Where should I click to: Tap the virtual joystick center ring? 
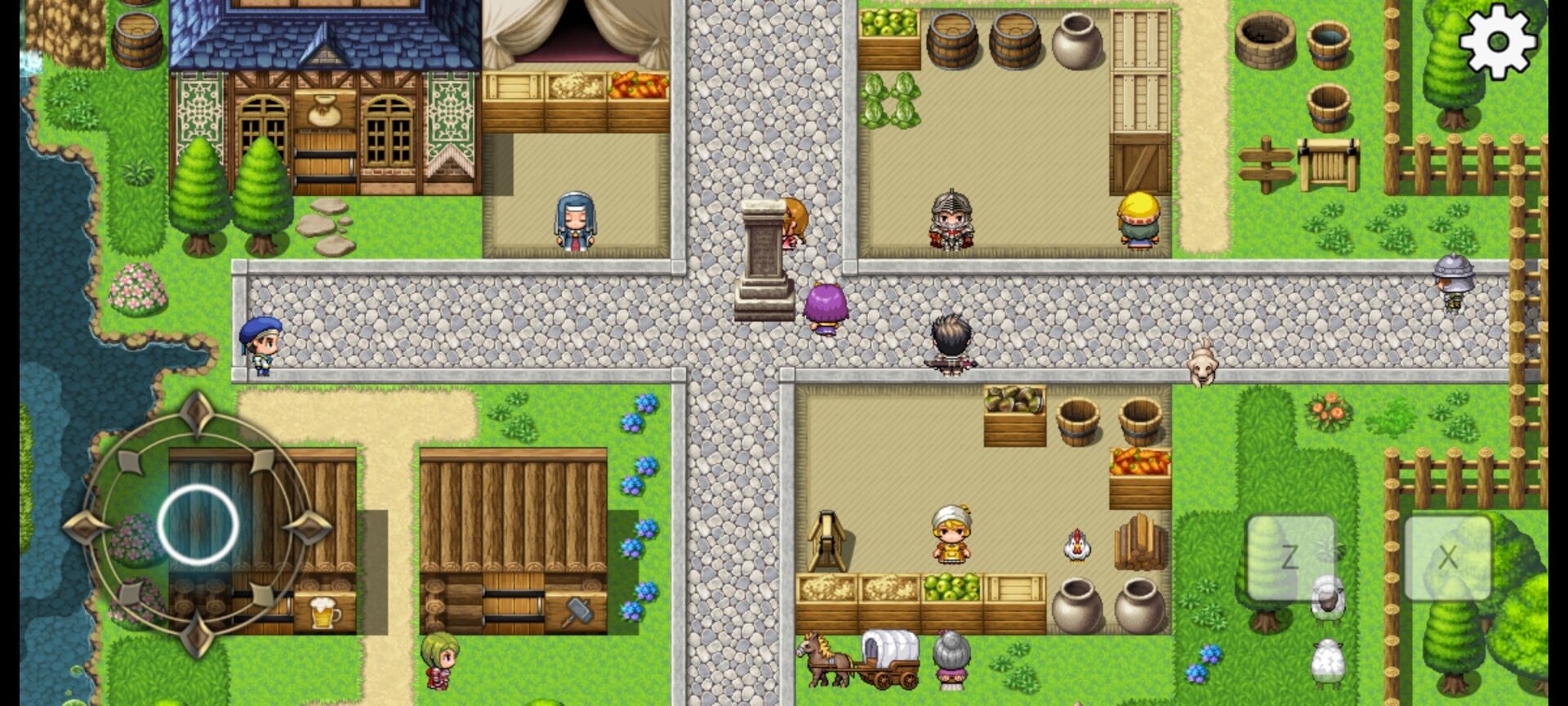click(x=198, y=525)
